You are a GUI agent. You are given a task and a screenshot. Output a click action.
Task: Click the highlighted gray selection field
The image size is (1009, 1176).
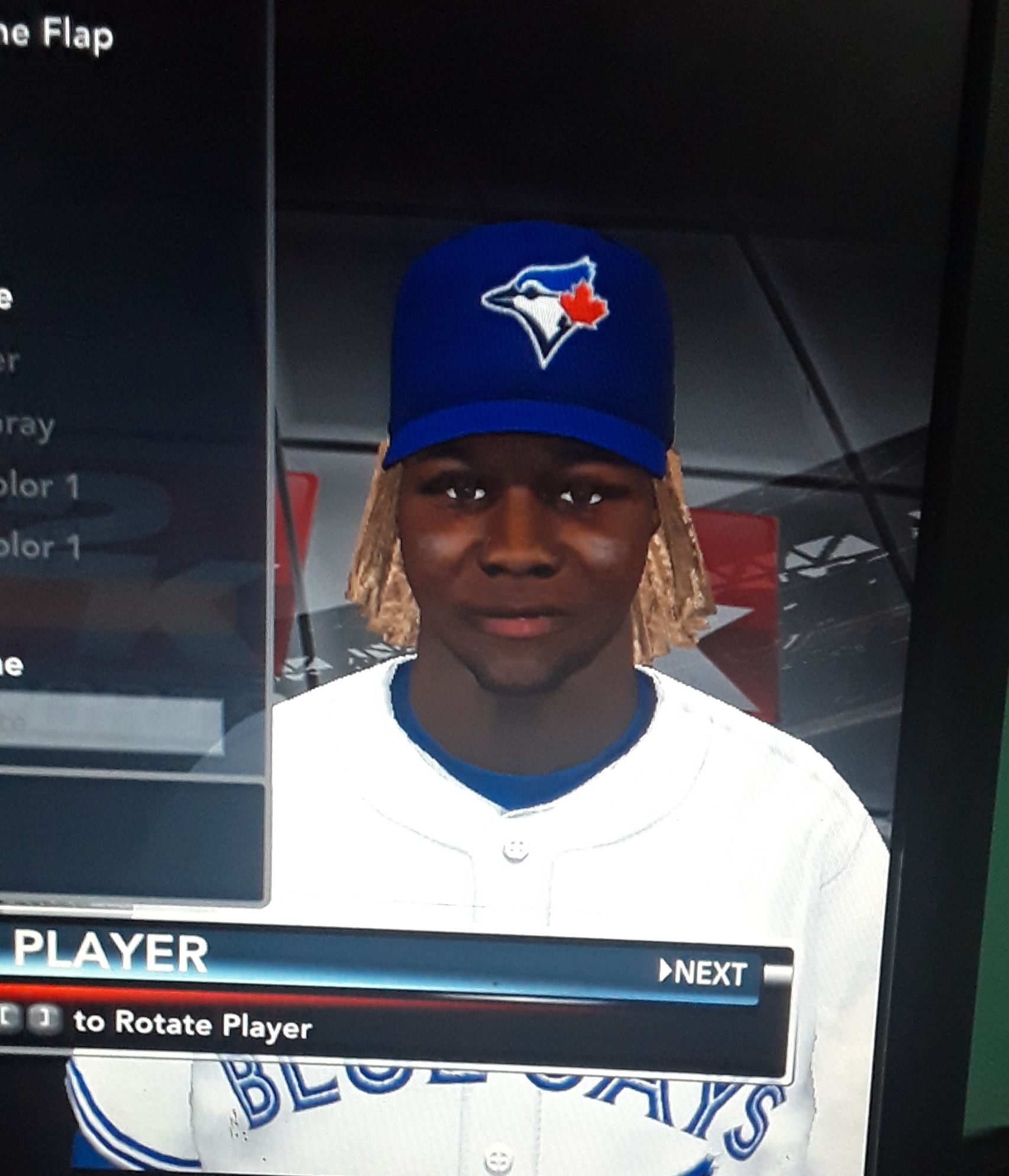tap(111, 726)
